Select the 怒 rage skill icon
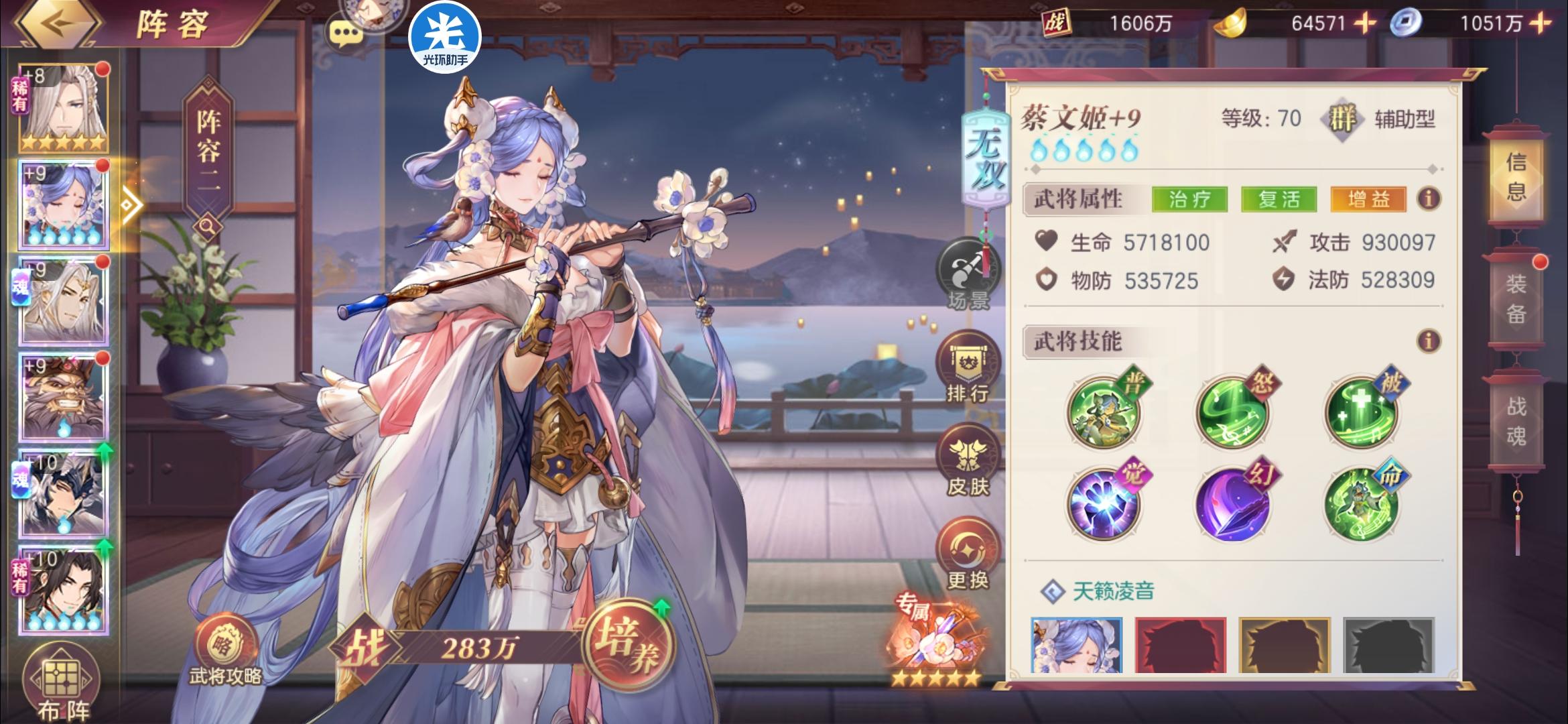This screenshot has height=724, width=1568. 1232,414
